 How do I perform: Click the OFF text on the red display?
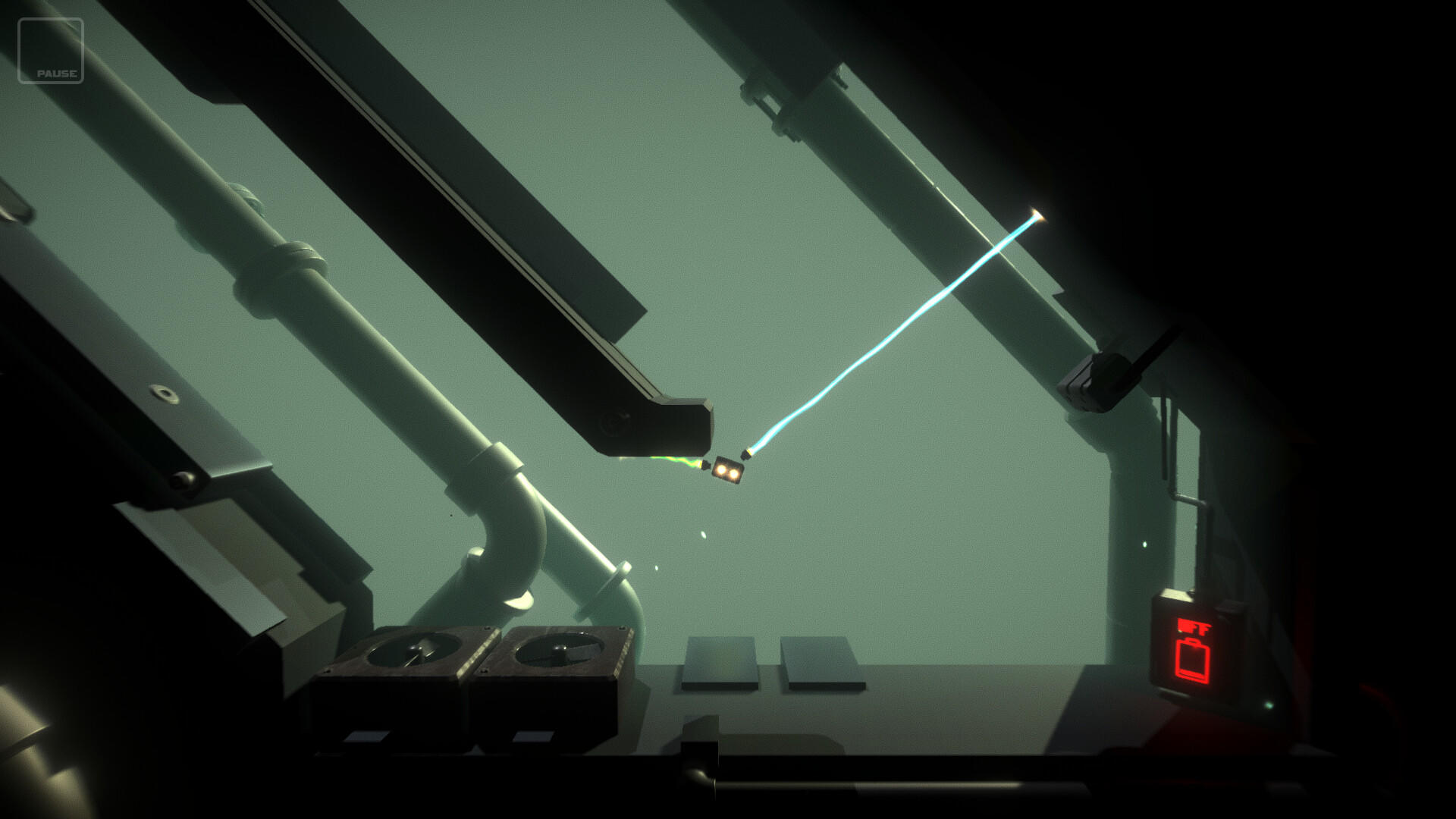click(1193, 626)
